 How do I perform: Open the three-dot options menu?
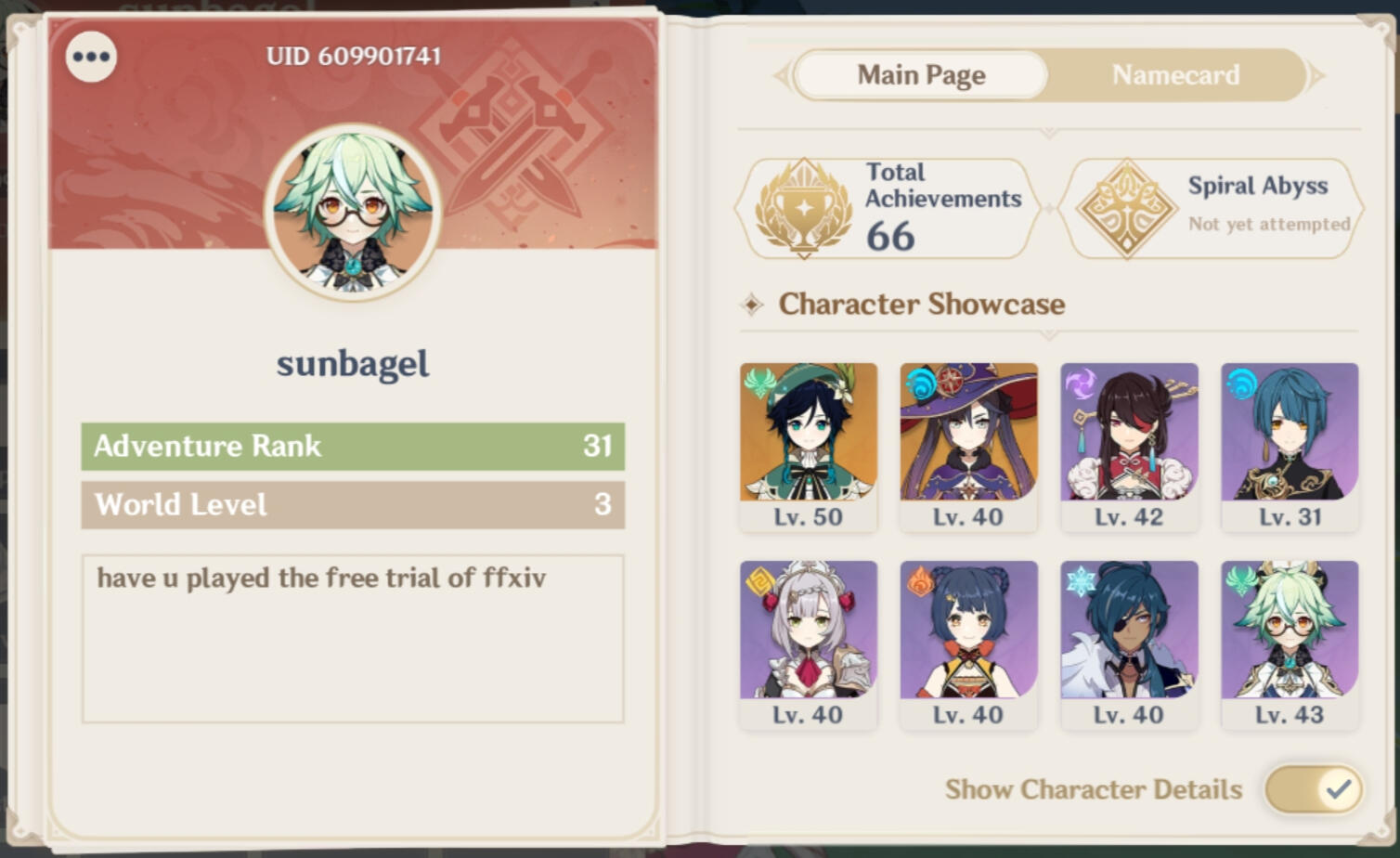(91, 57)
